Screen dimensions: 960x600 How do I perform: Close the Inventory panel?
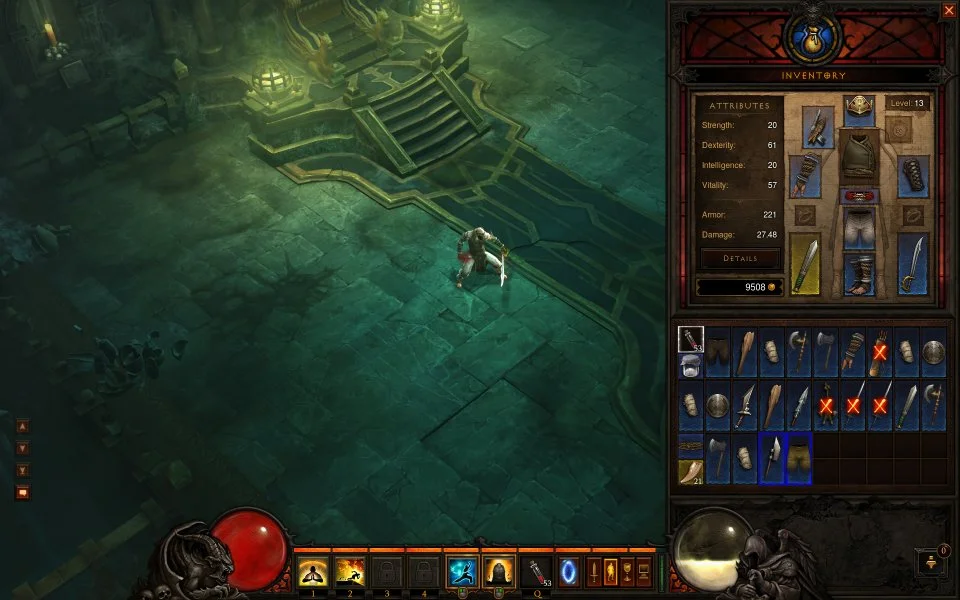[948, 10]
